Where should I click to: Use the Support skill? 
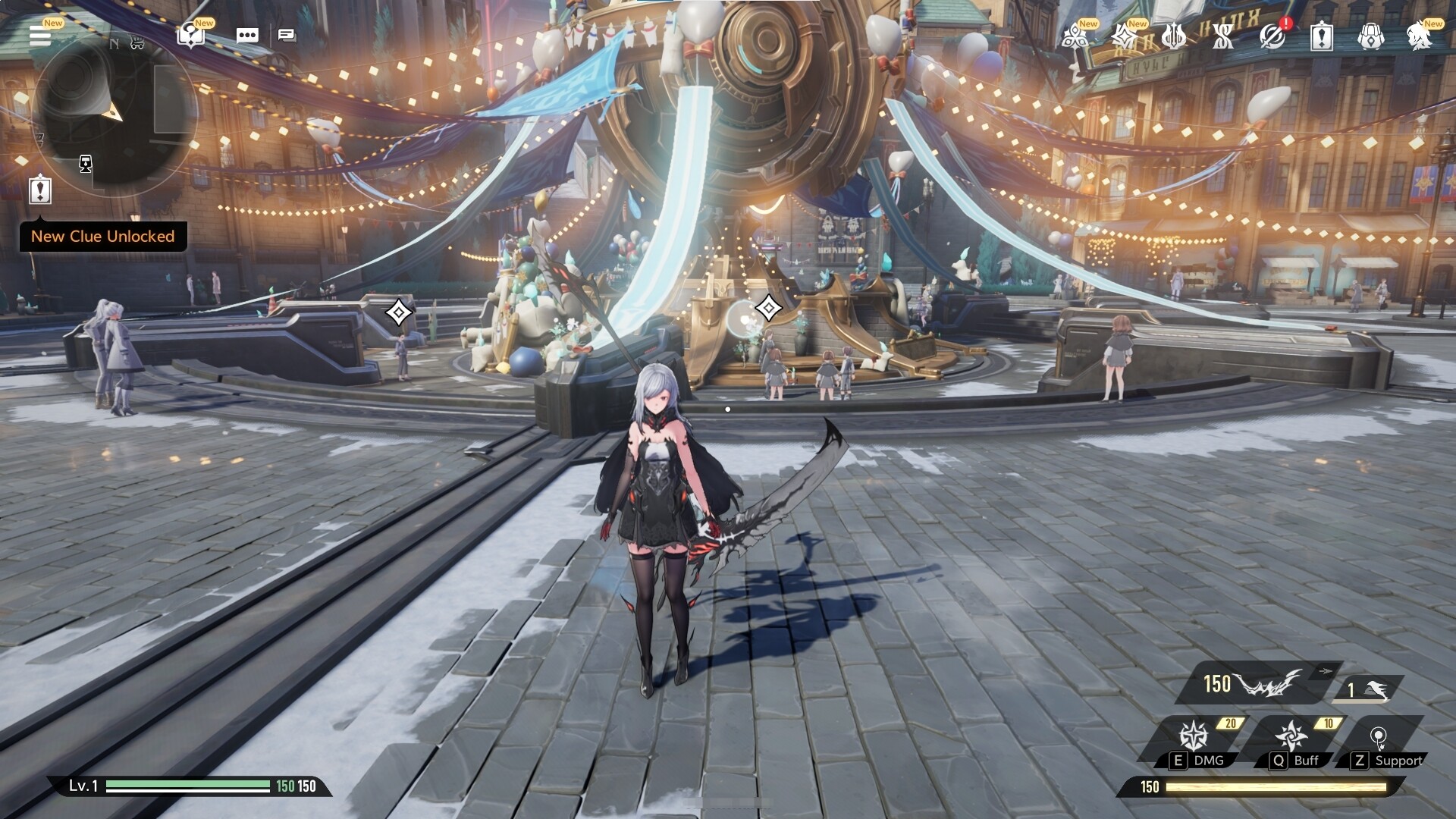coord(1379,740)
